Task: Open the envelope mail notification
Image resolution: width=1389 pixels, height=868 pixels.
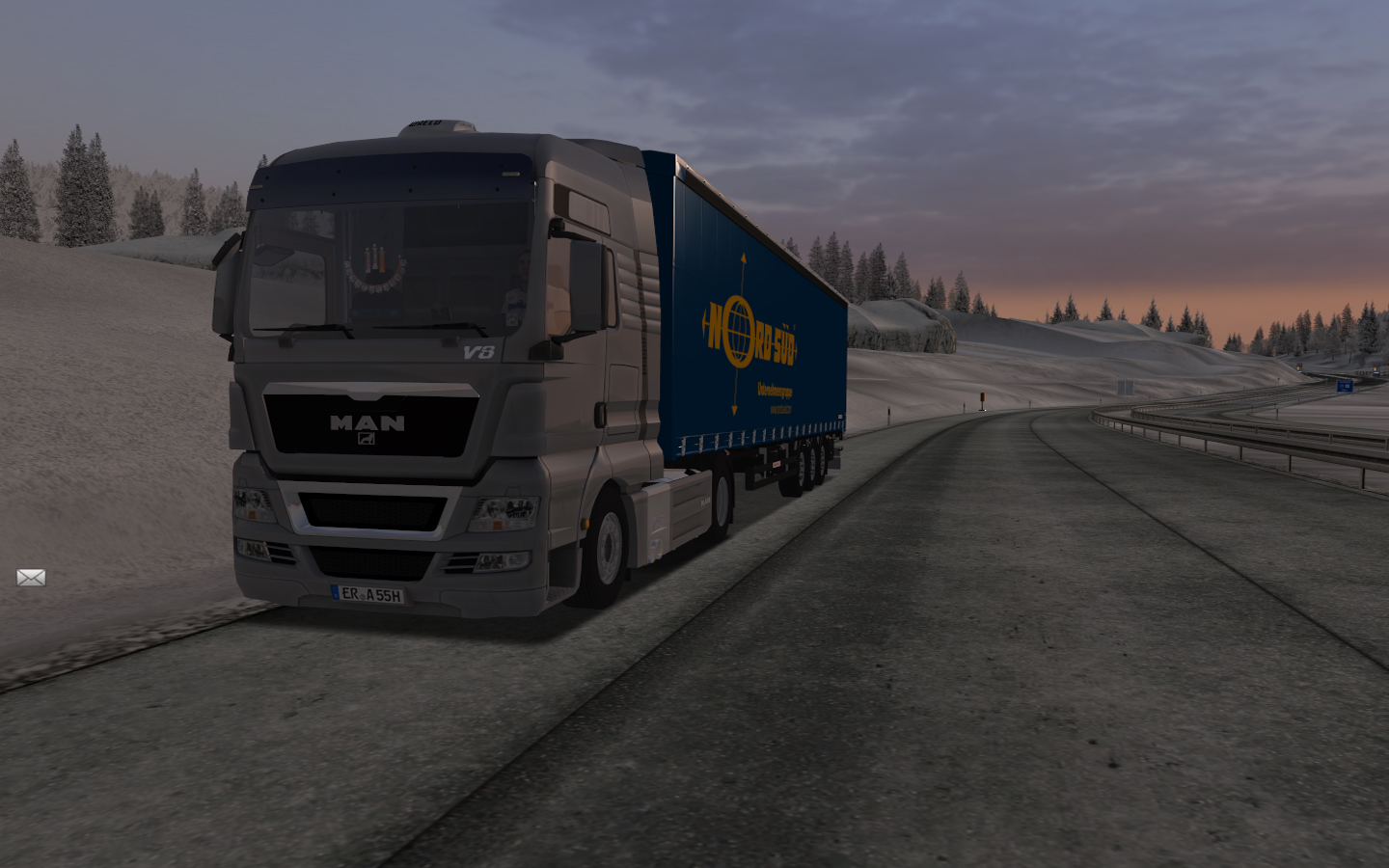Action: (31, 578)
